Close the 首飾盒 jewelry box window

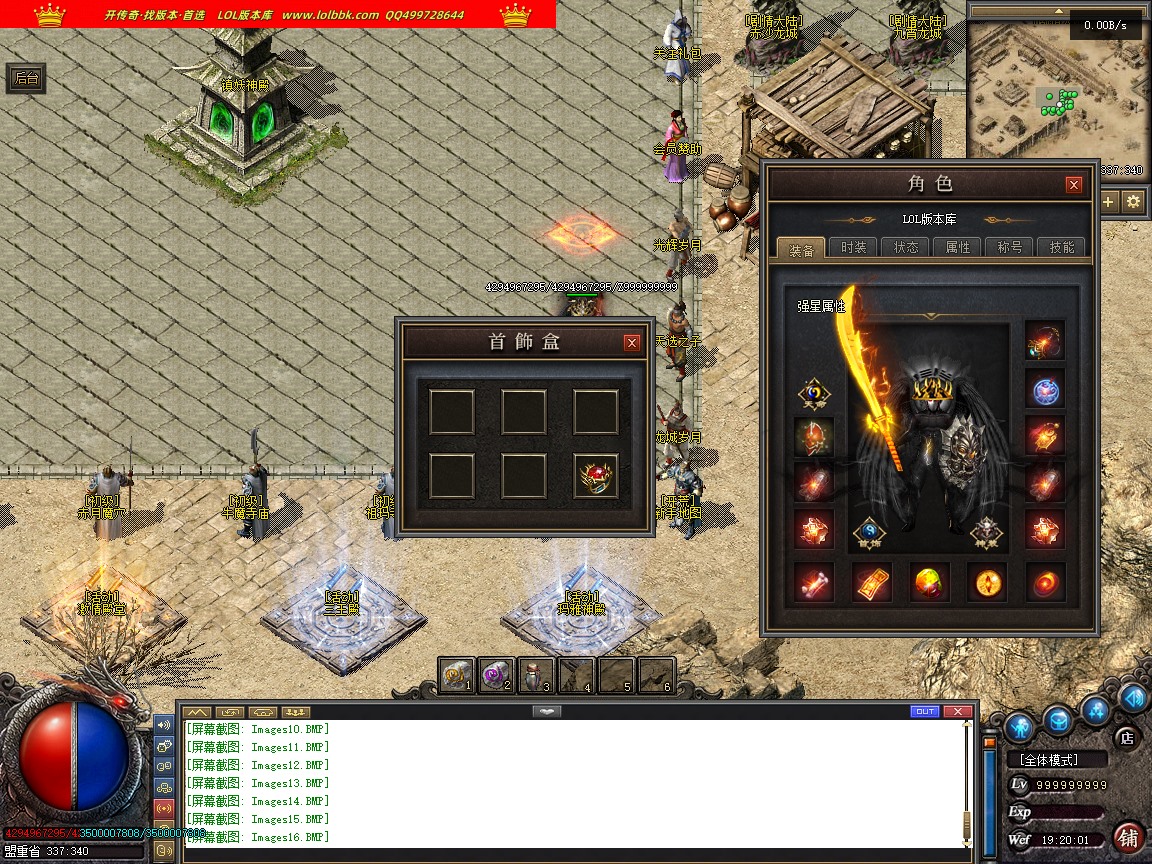[632, 343]
